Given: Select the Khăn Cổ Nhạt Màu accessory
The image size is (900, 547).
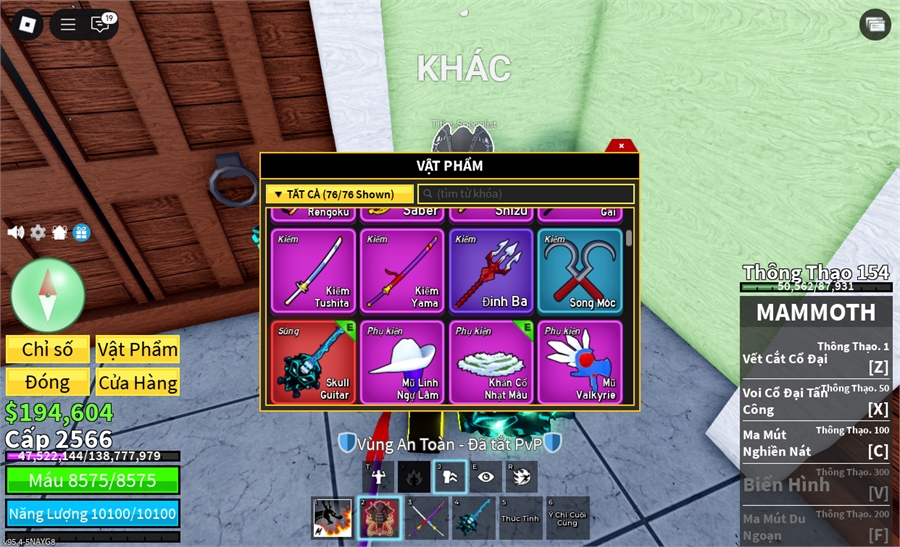Looking at the screenshot, I should point(491,361).
